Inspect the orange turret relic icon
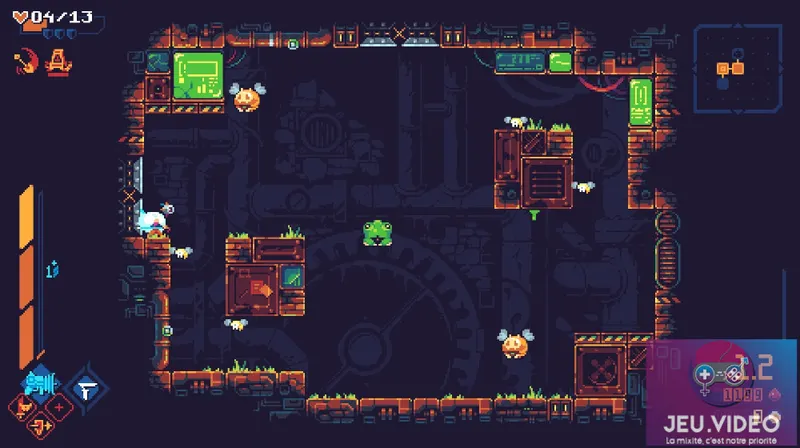 (x=59, y=61)
